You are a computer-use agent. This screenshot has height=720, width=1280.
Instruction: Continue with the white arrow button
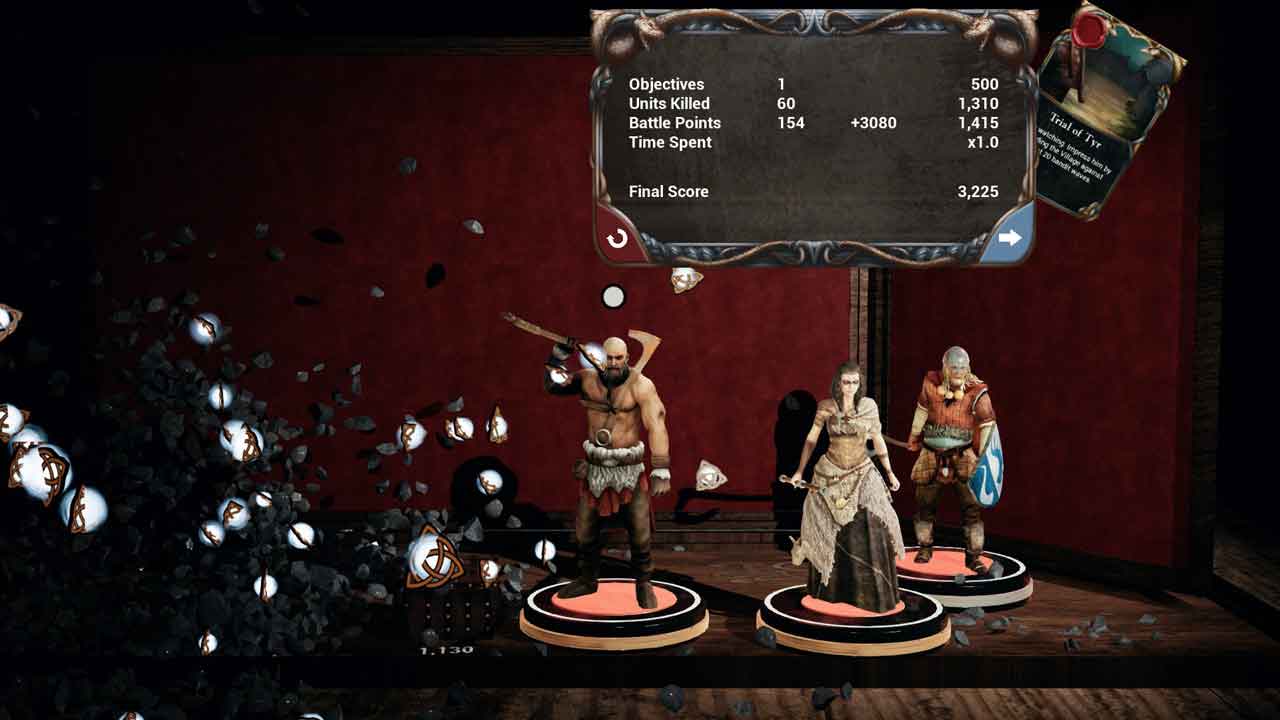(1009, 237)
